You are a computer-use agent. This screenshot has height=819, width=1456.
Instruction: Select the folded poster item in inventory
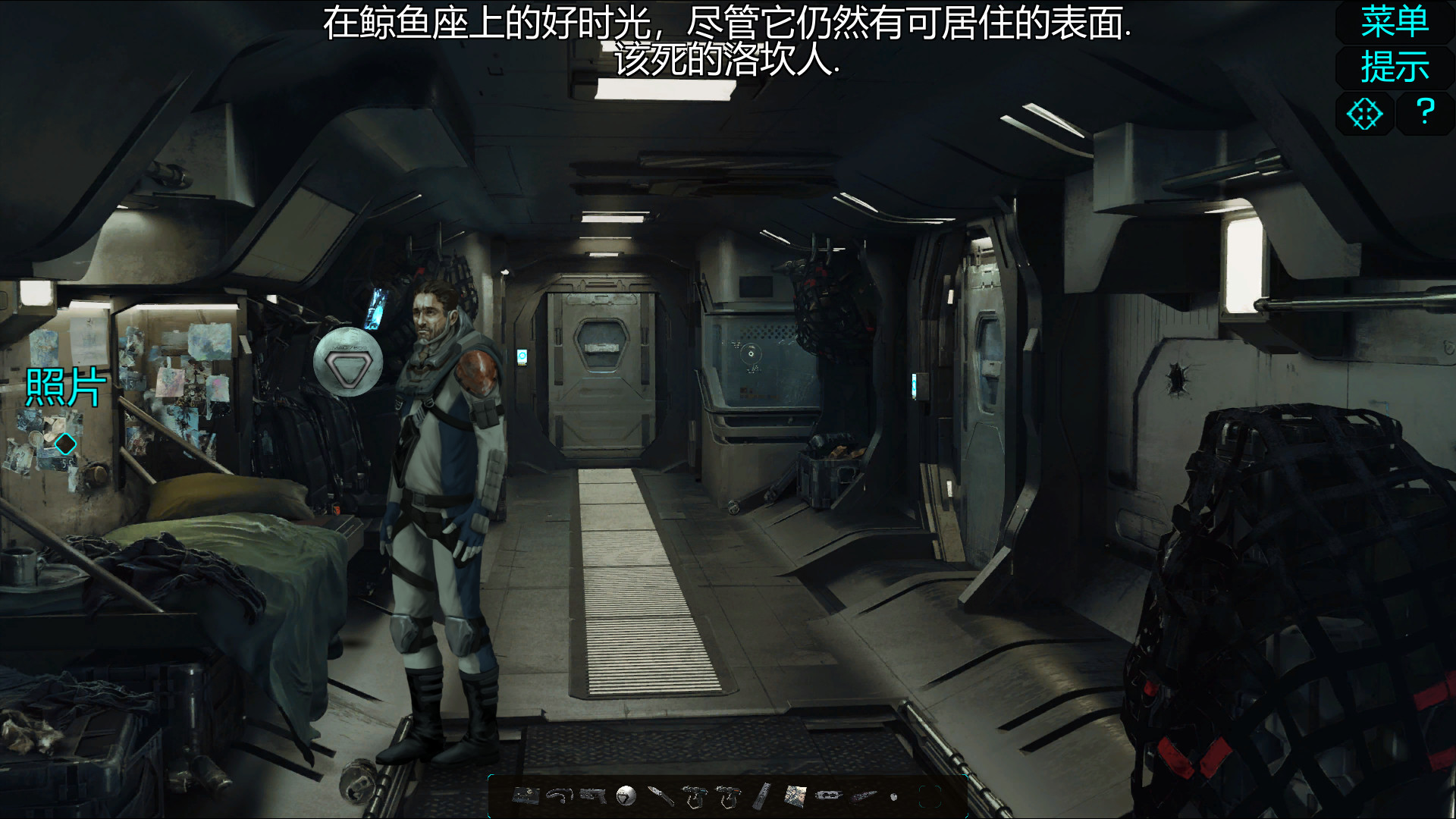(795, 795)
